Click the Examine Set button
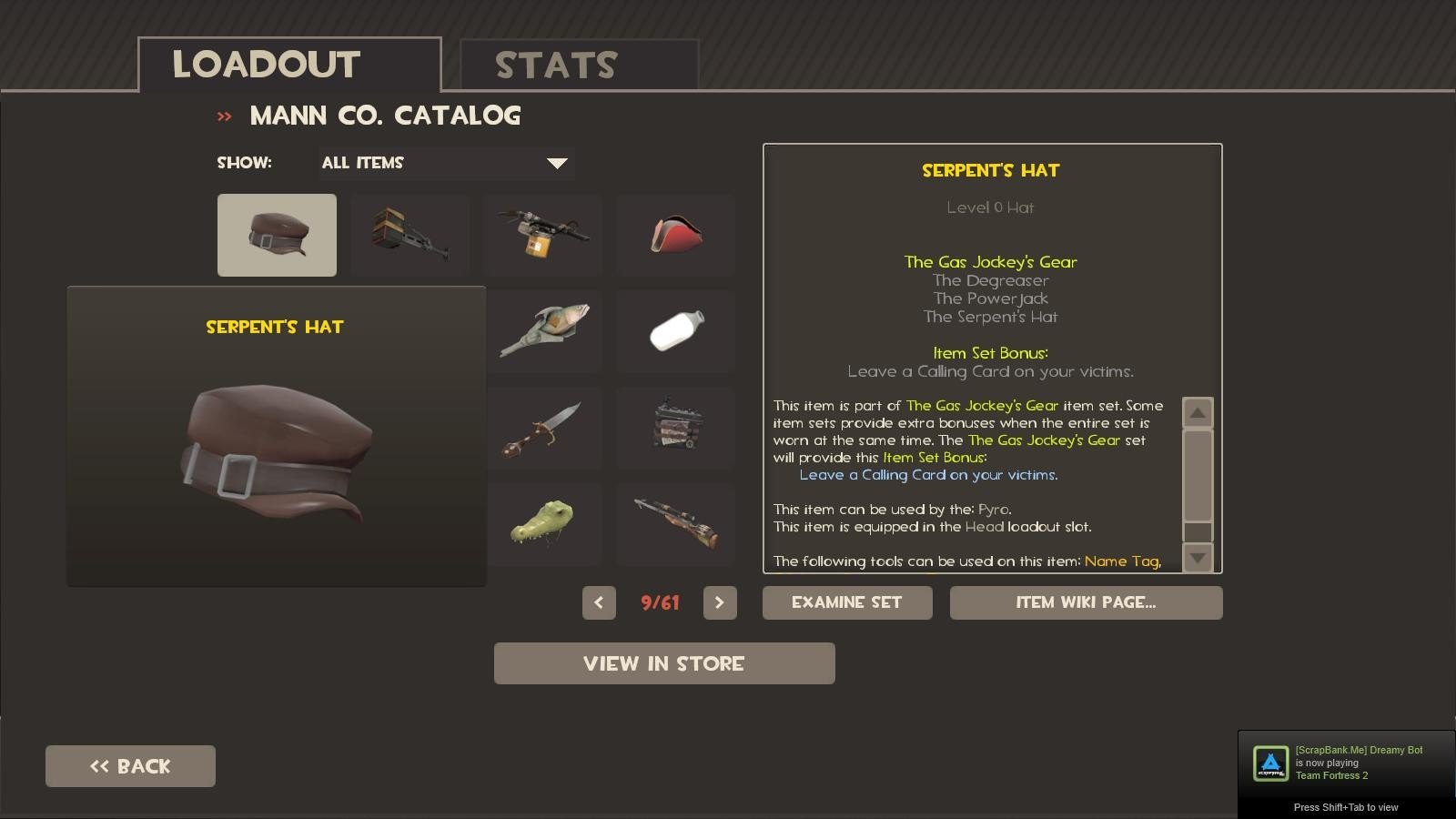This screenshot has height=819, width=1456. [847, 602]
